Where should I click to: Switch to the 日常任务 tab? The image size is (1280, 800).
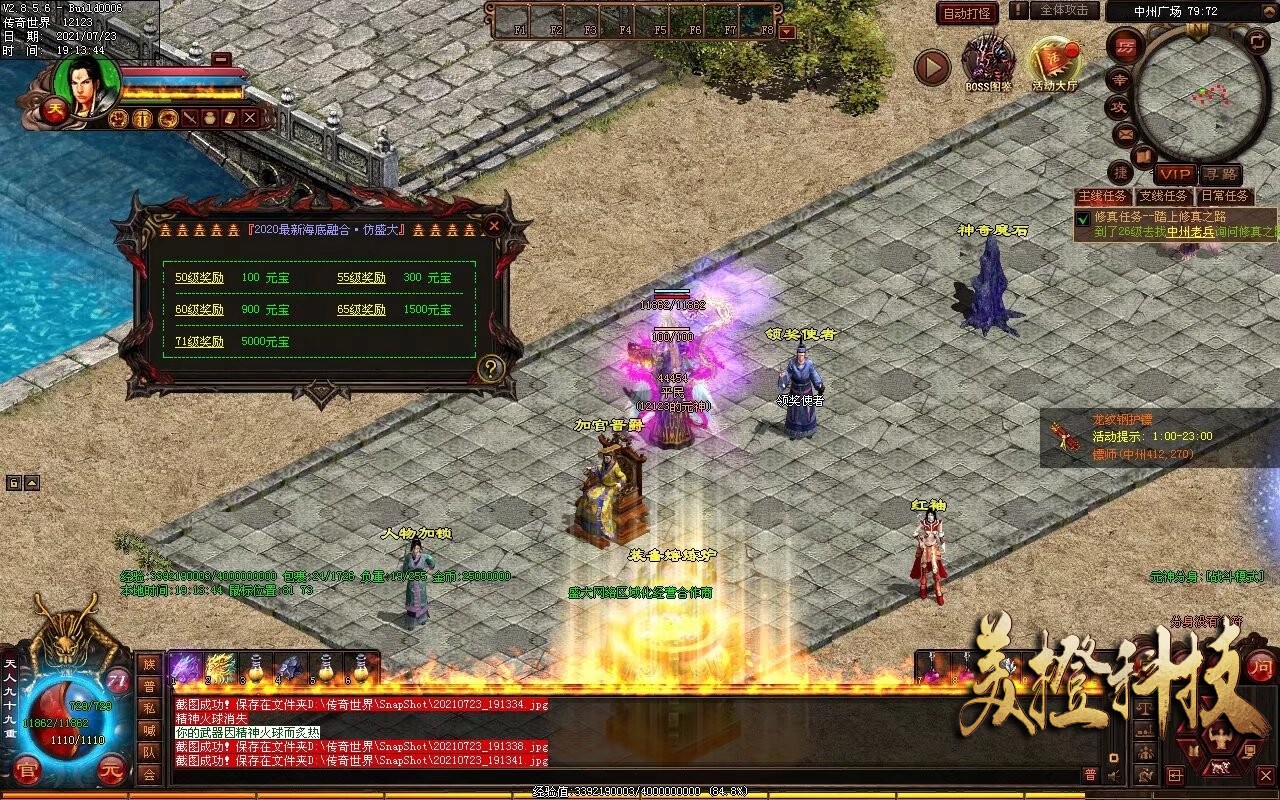pyautogui.click(x=1225, y=196)
